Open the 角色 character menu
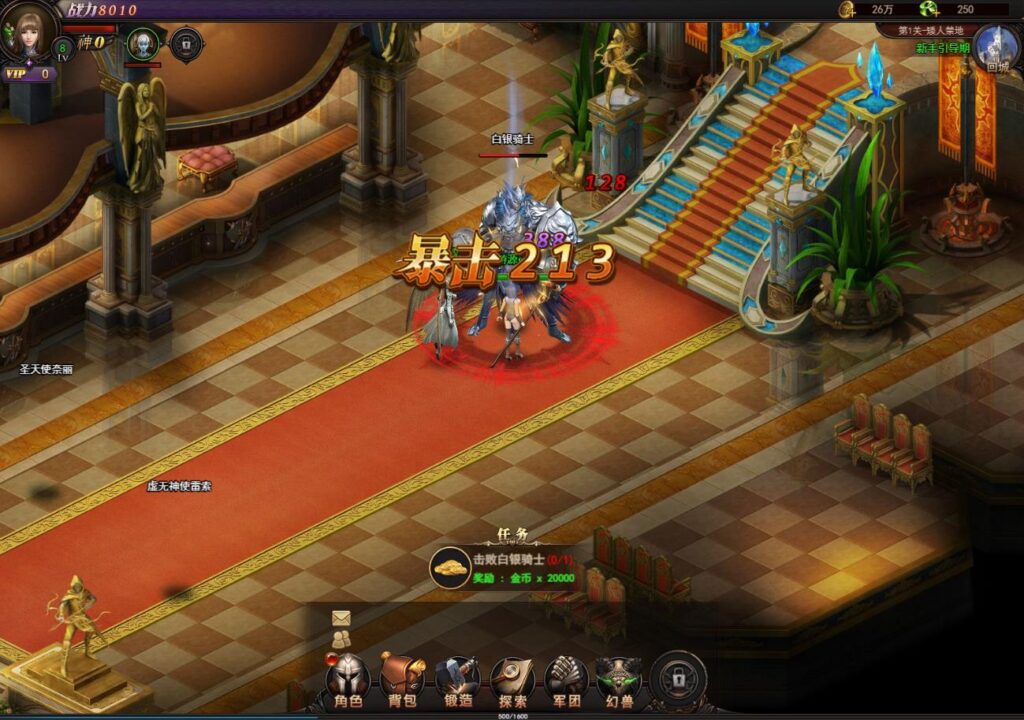 [x=348, y=681]
